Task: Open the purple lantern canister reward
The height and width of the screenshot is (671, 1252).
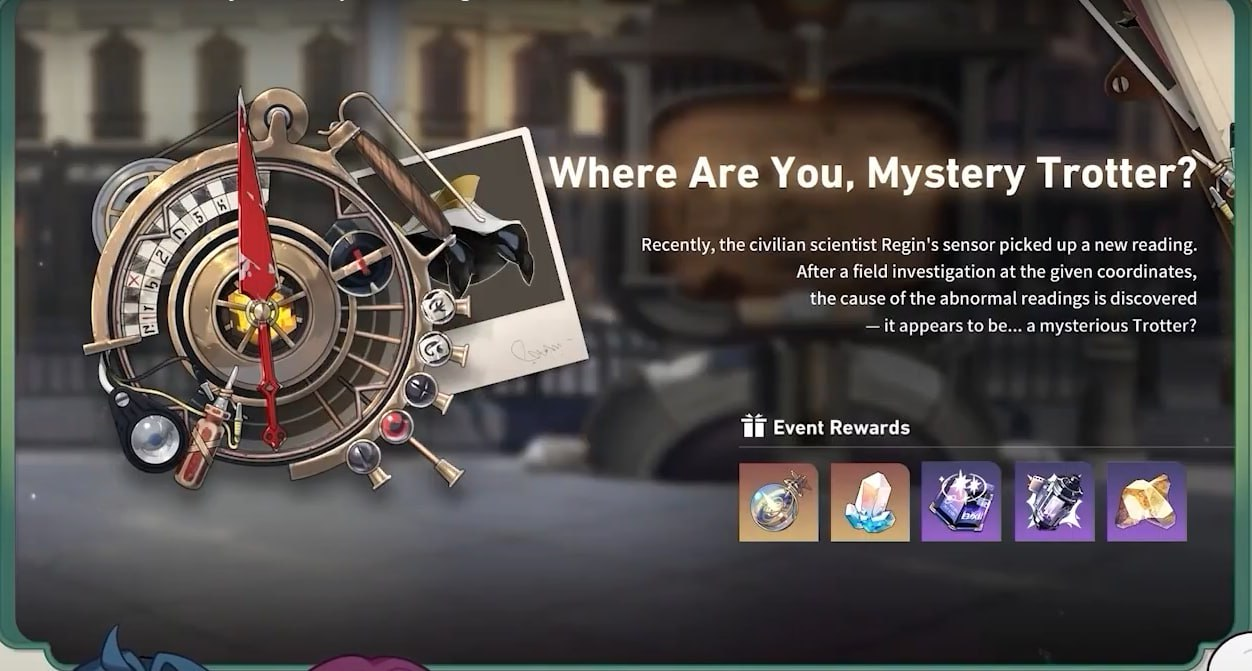Action: 1054,502
